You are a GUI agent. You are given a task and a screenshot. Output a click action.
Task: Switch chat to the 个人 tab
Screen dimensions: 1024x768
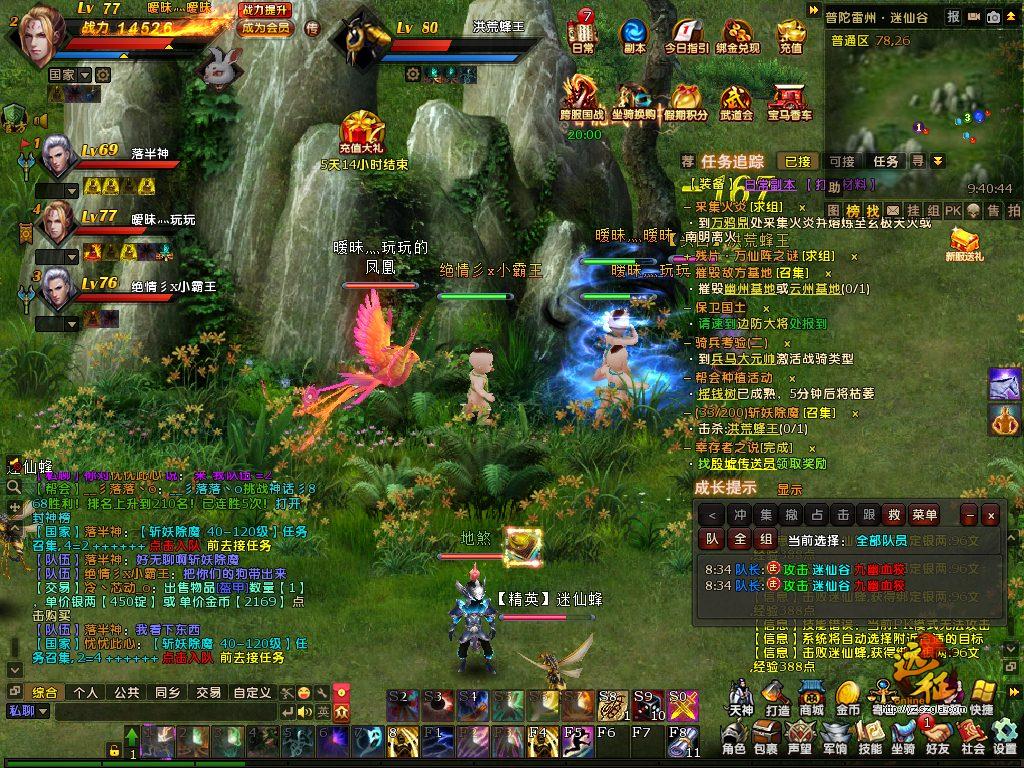(x=85, y=692)
